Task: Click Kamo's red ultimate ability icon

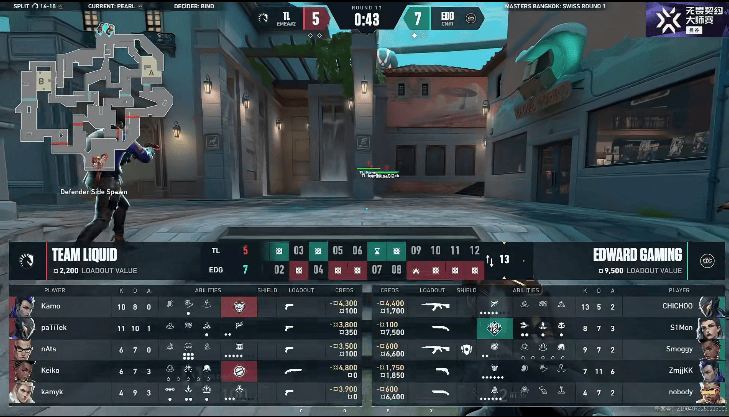Action: [239, 306]
